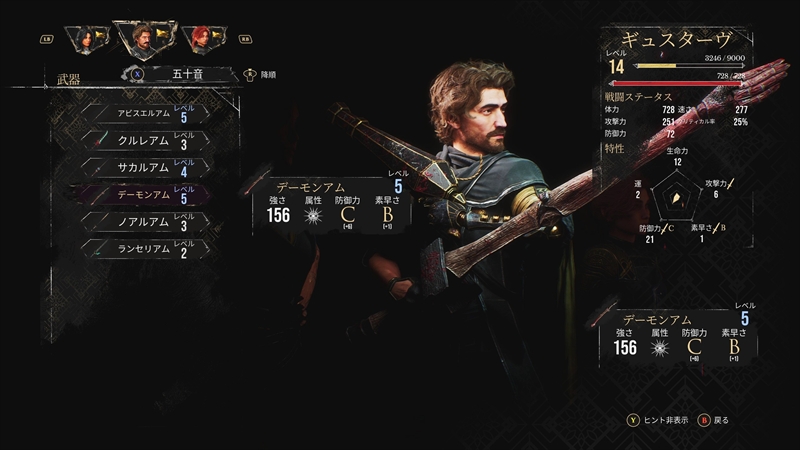
Task: Select the bearded Gustave portrait tab
Action: coord(147,38)
